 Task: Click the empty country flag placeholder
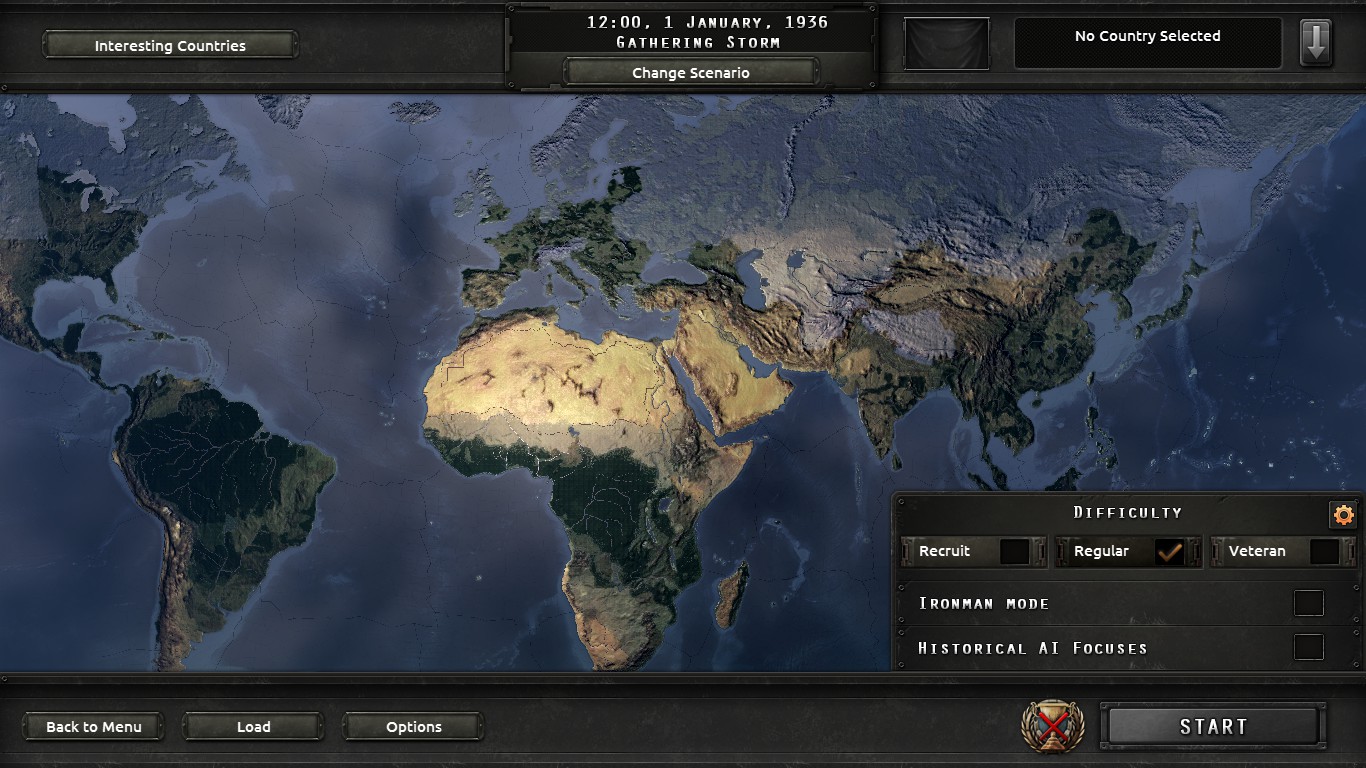[x=944, y=42]
